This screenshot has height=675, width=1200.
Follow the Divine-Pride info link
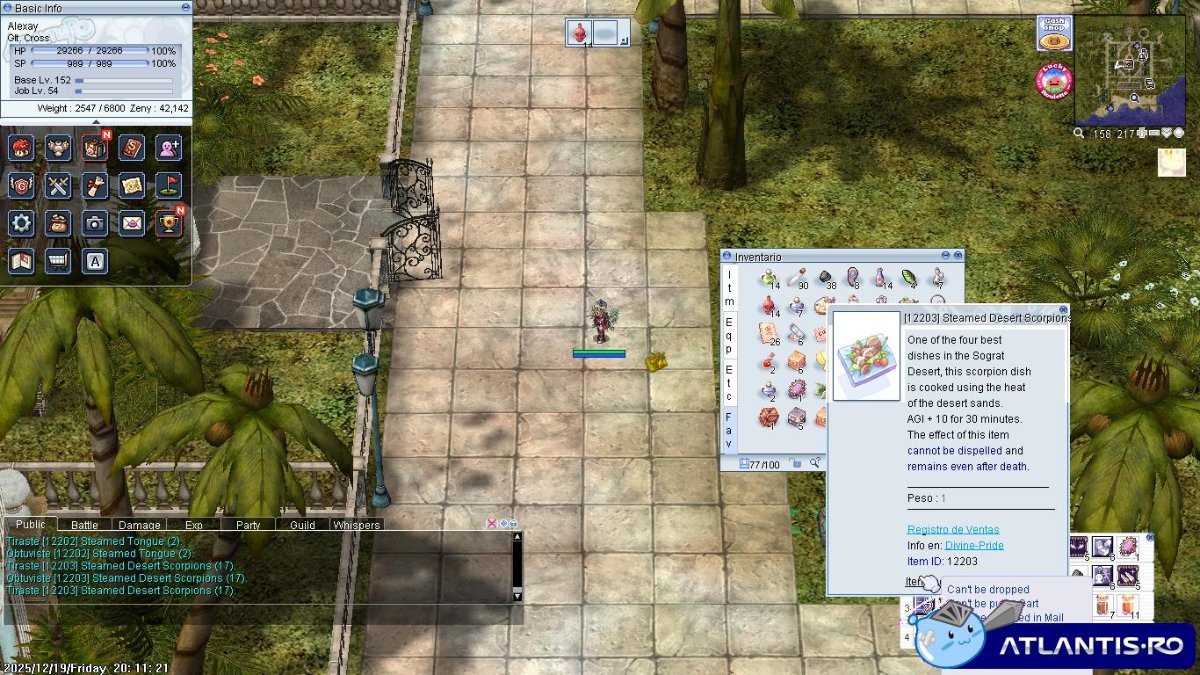click(x=974, y=545)
